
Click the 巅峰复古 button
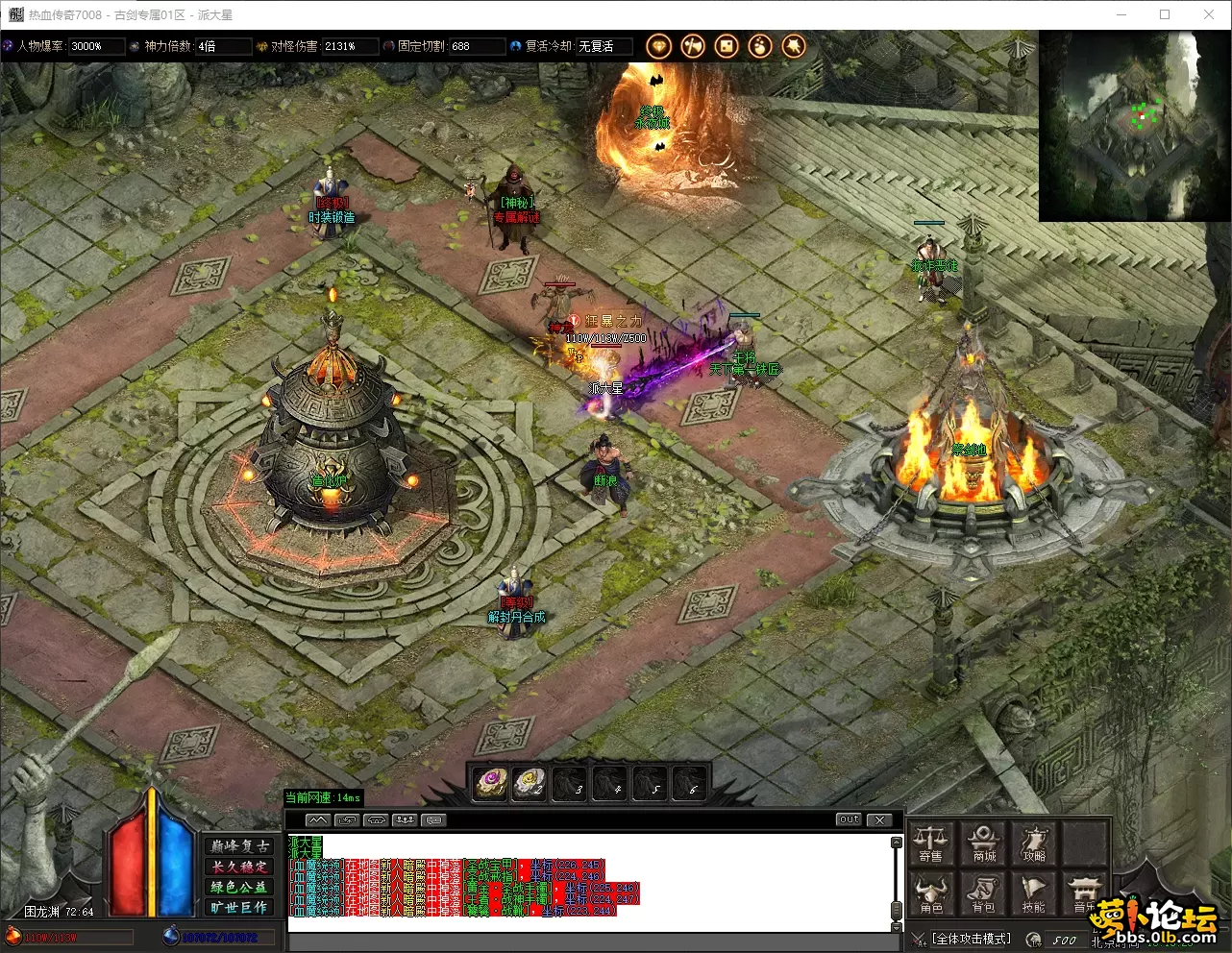(x=240, y=846)
